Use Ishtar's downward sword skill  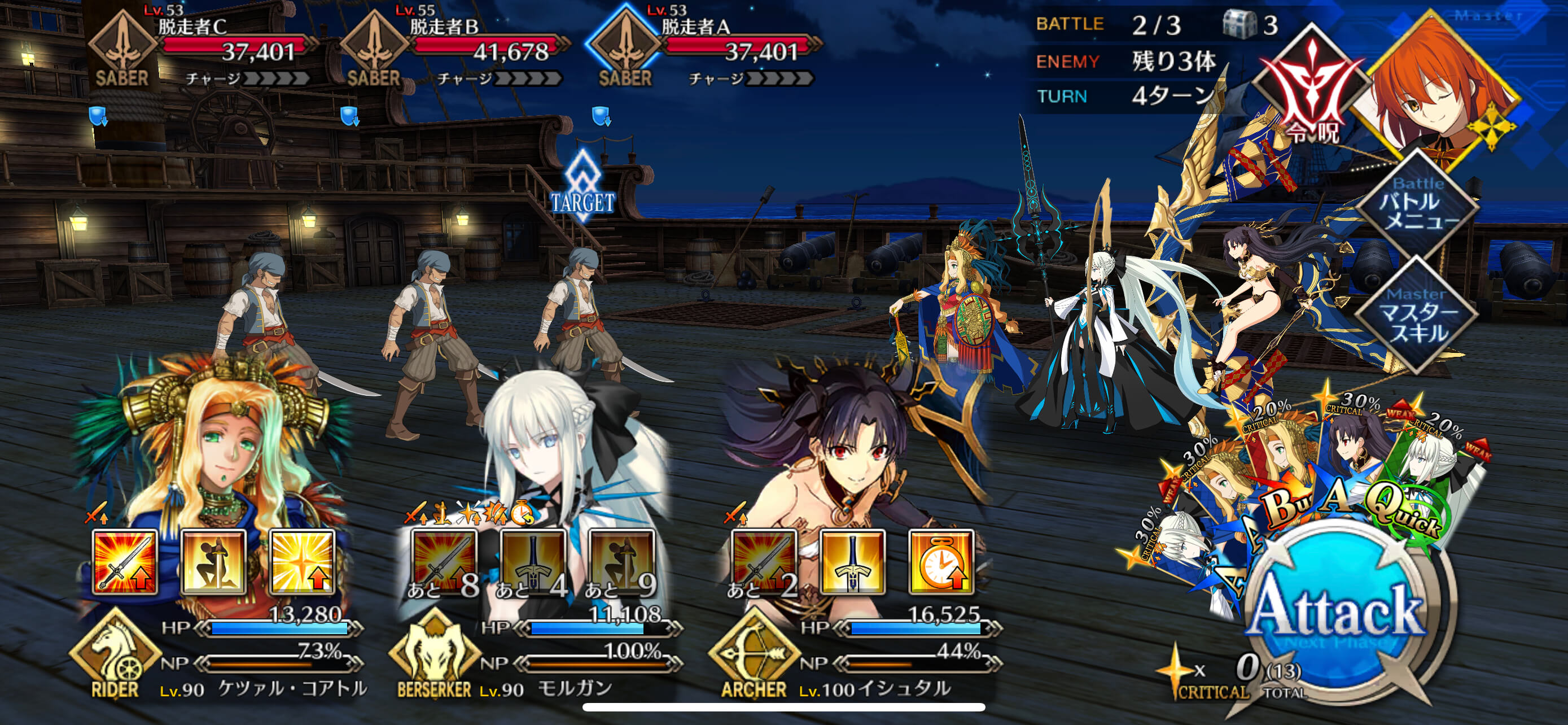852,562
